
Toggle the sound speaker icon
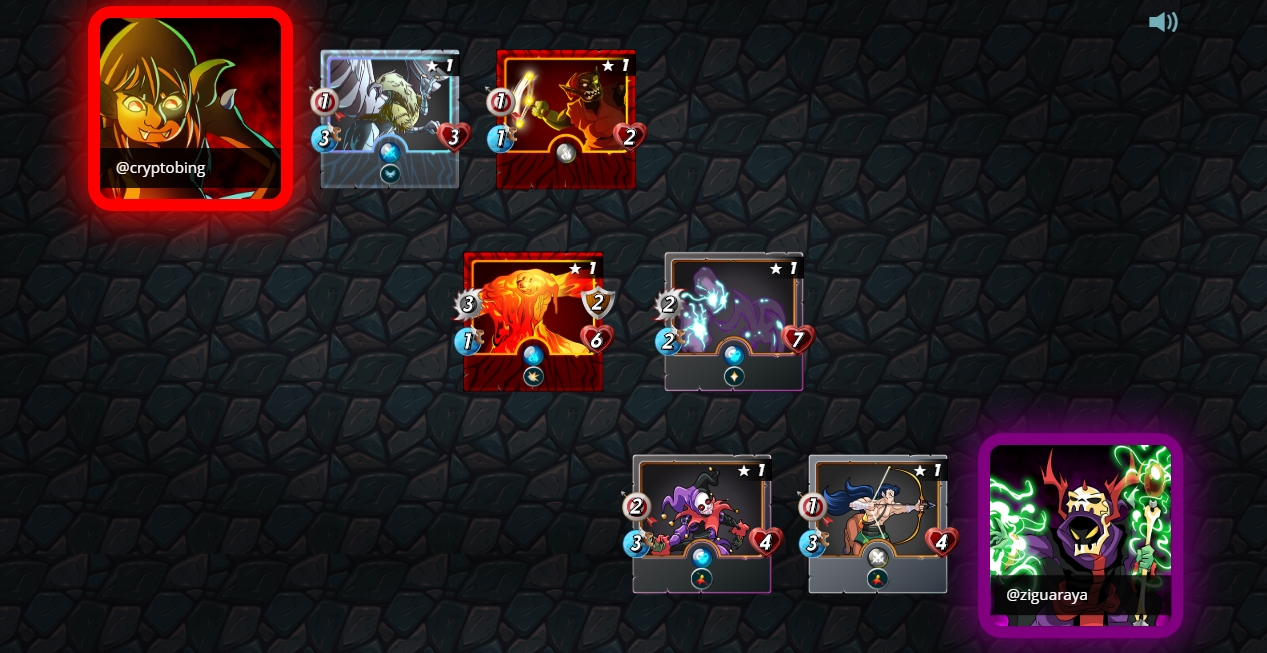coord(1162,22)
